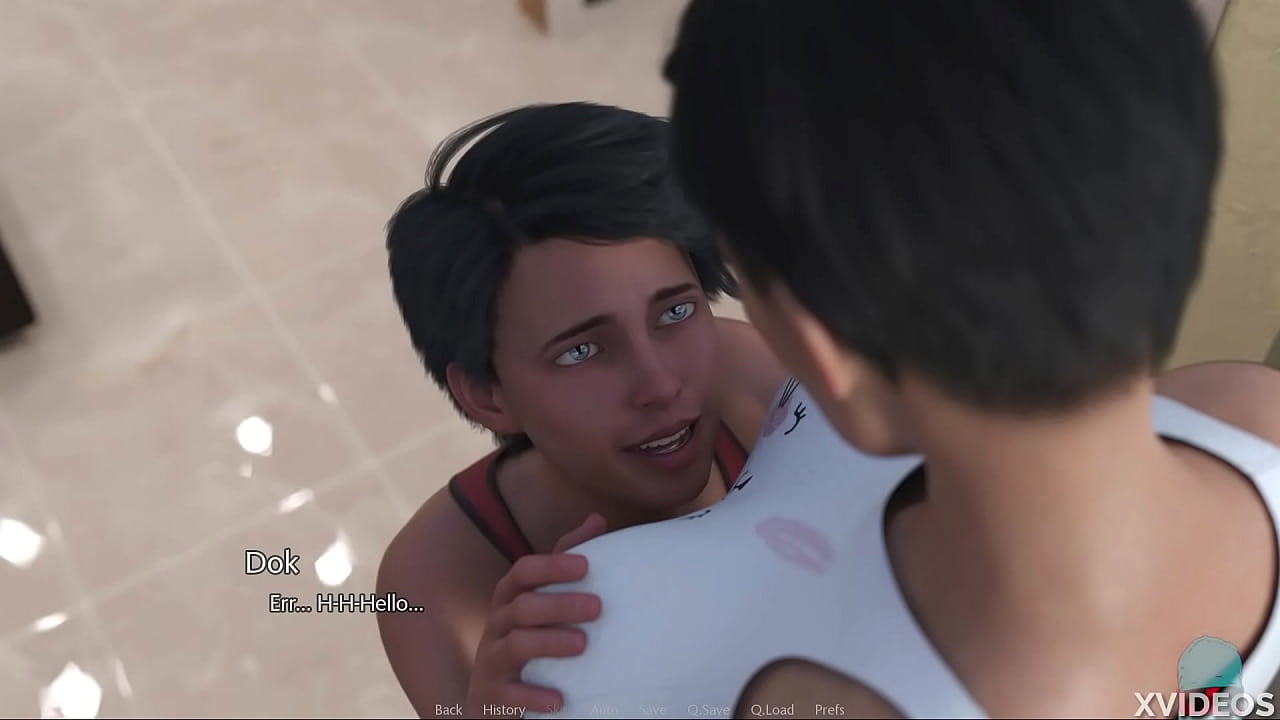The width and height of the screenshot is (1280, 720).
Task: Click Back to rewind the dialogue
Action: tap(448, 709)
